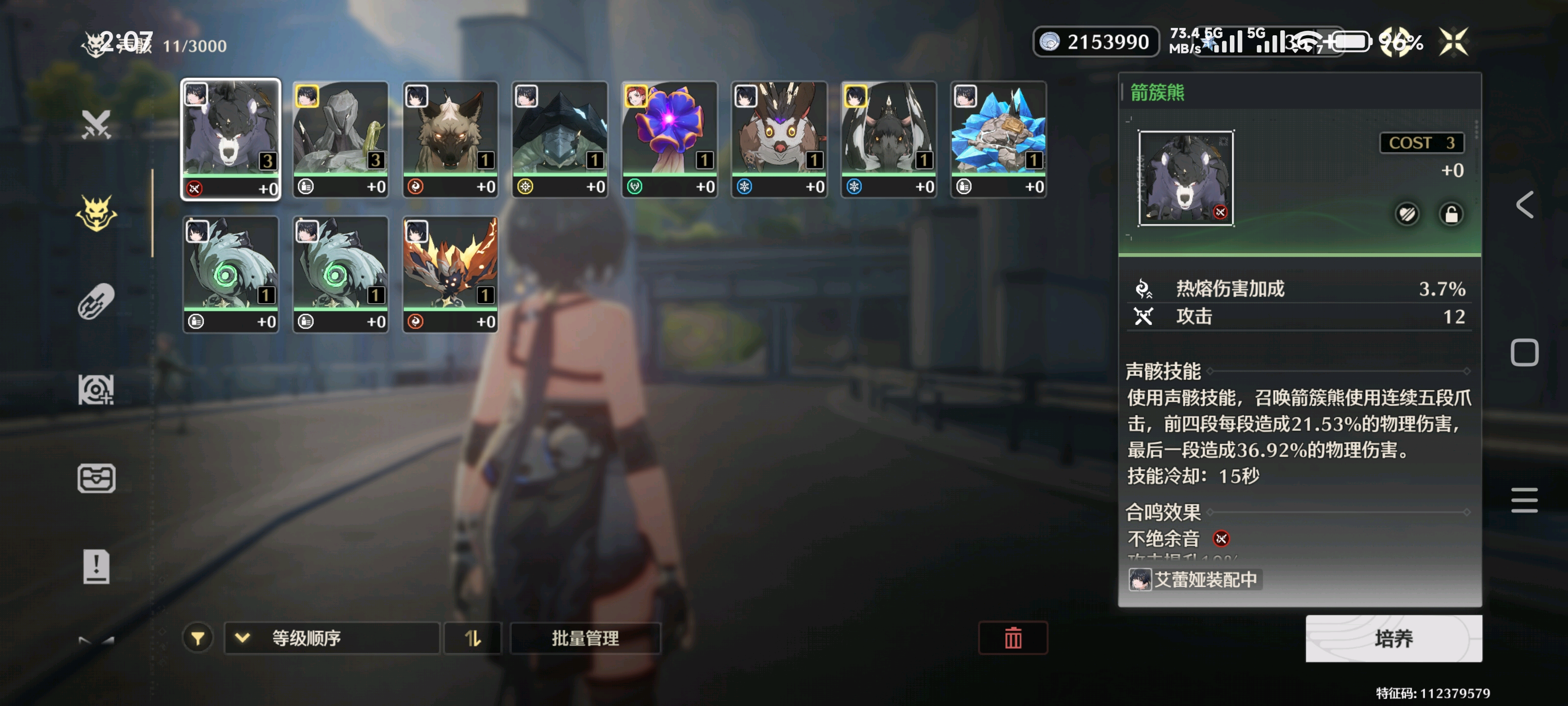
Task: Toggle the sort order arrows button
Action: click(x=472, y=638)
